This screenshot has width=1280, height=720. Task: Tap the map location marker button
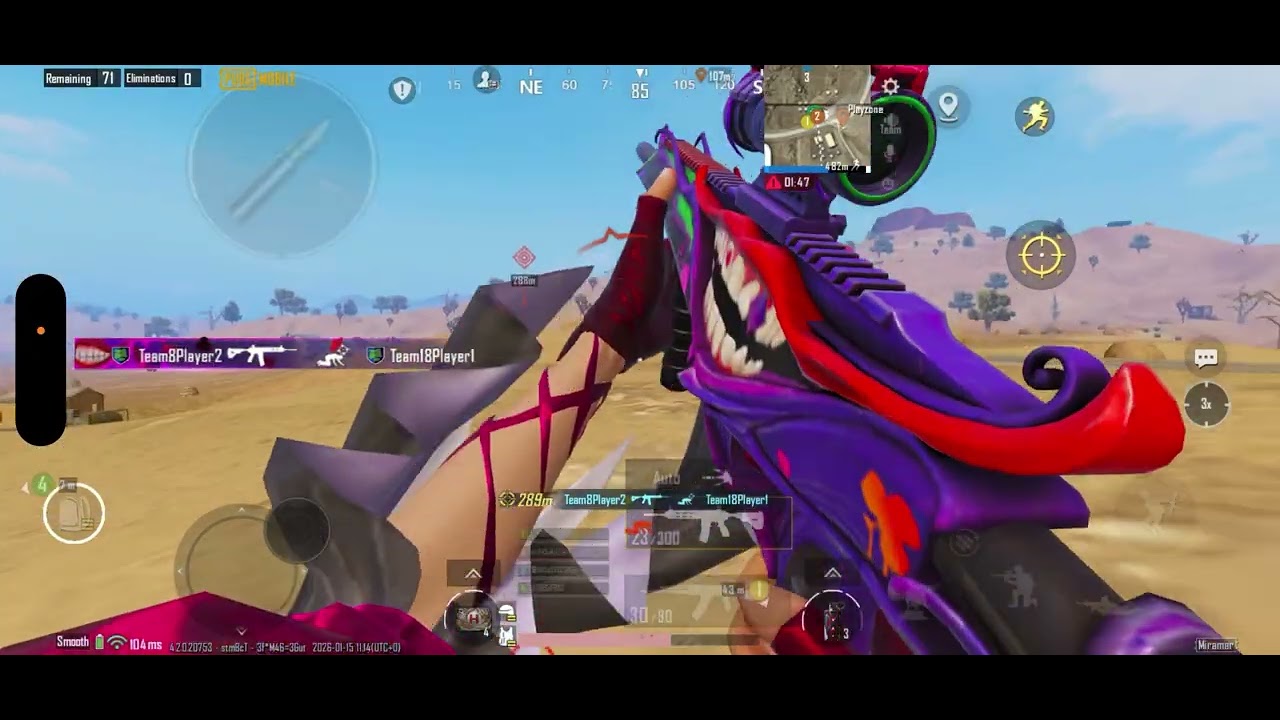point(948,105)
